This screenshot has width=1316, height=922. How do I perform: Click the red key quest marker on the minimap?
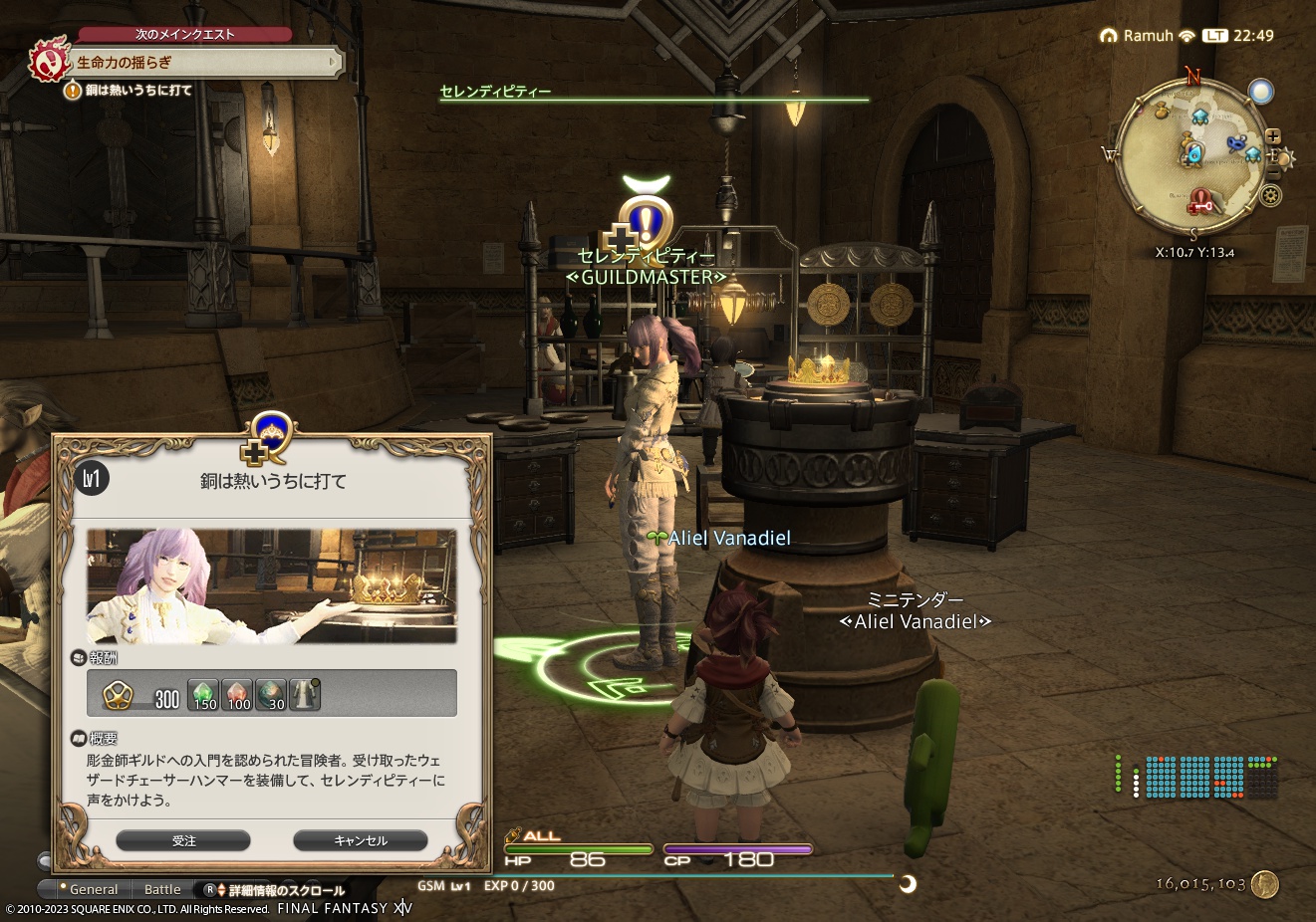pos(1199,202)
